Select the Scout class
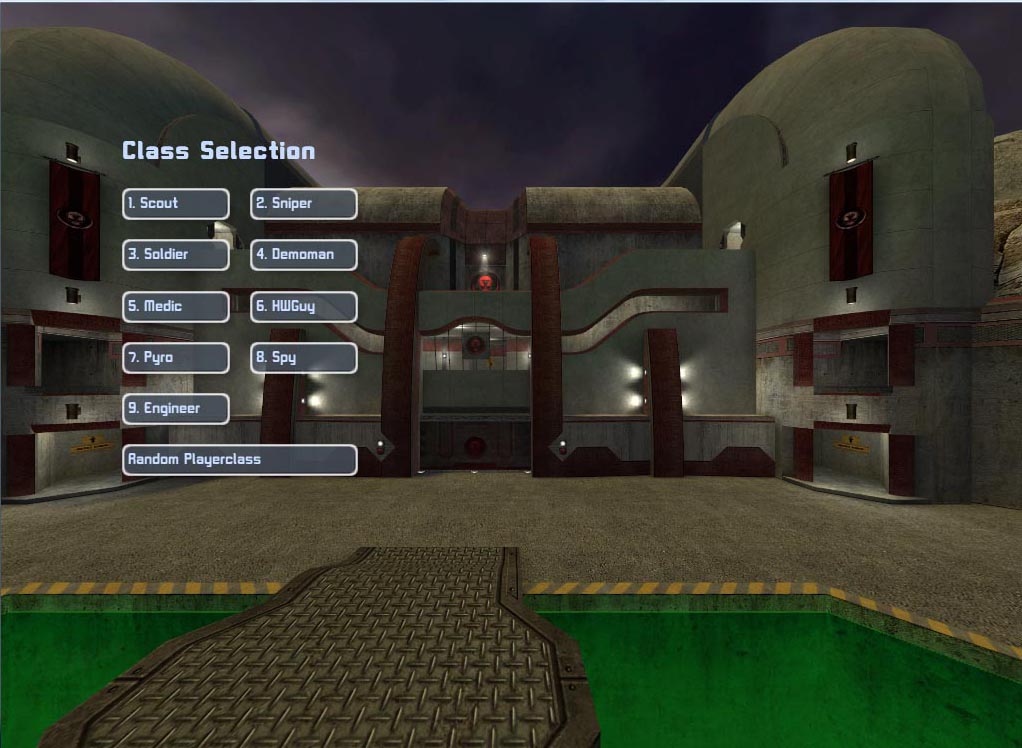 [x=176, y=204]
